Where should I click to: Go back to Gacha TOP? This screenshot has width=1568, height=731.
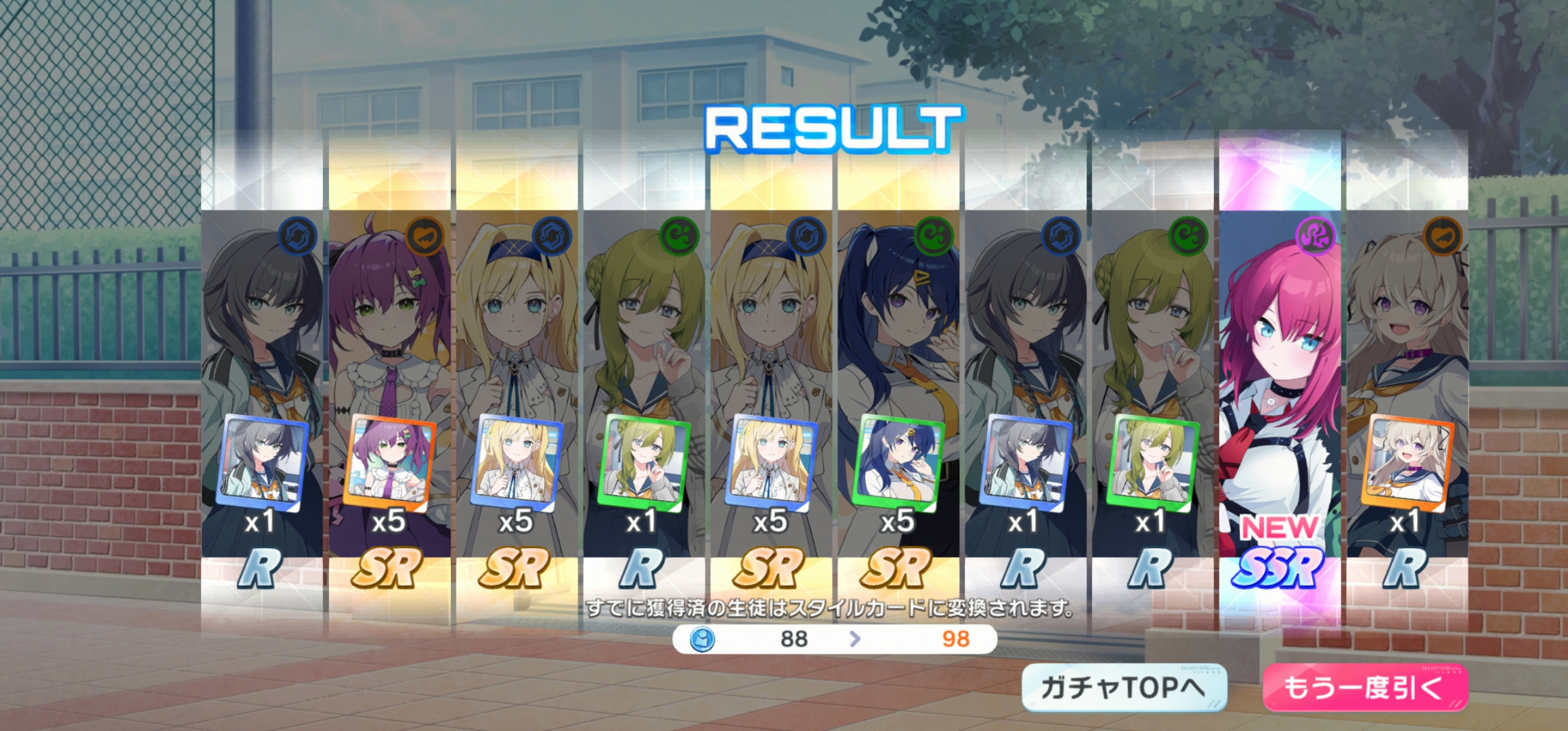(1124, 688)
